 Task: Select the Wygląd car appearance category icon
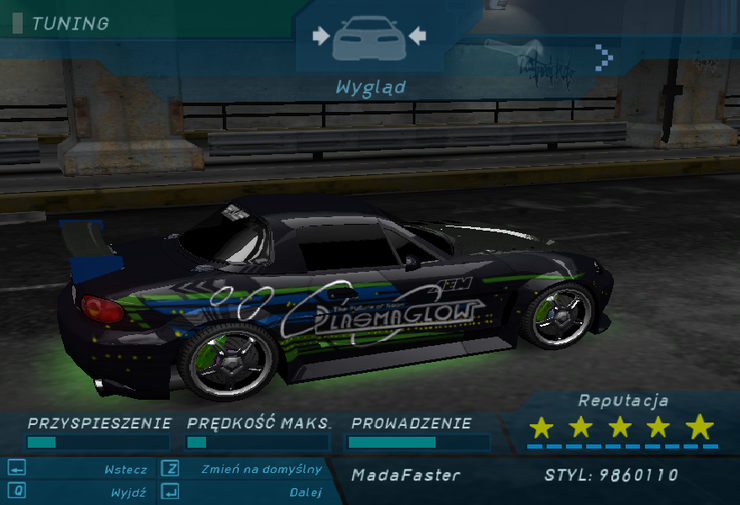point(369,38)
